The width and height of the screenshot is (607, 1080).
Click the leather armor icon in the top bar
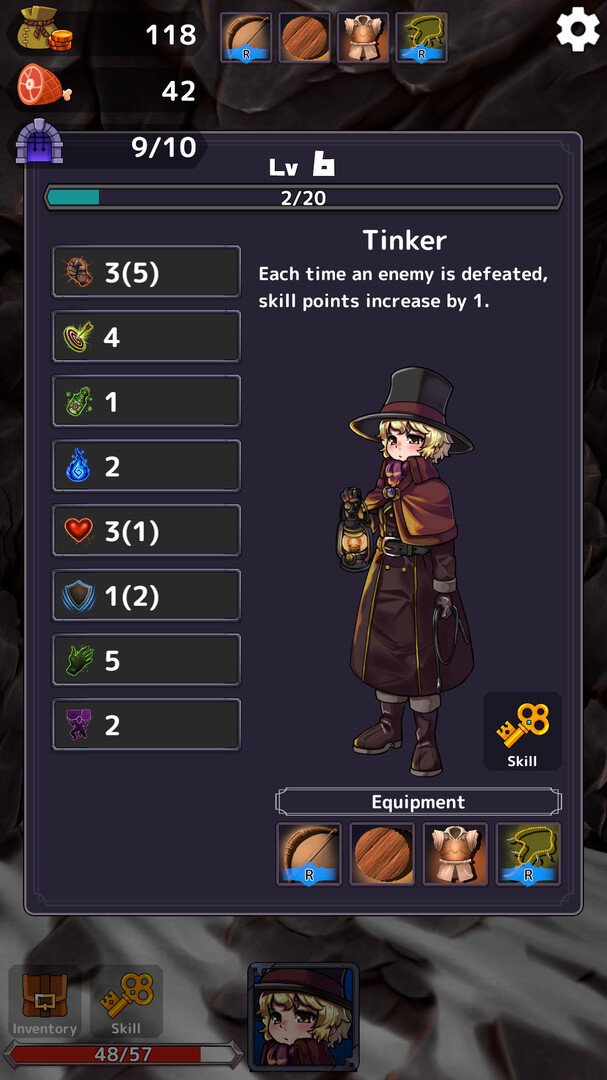[363, 38]
